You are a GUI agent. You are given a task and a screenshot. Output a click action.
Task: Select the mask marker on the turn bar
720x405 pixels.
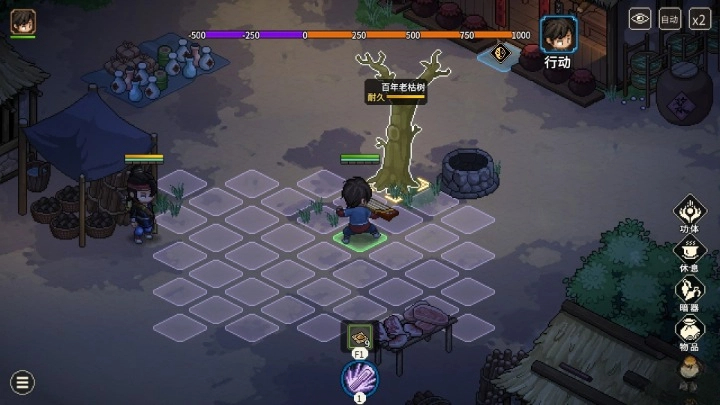[x=500, y=52]
